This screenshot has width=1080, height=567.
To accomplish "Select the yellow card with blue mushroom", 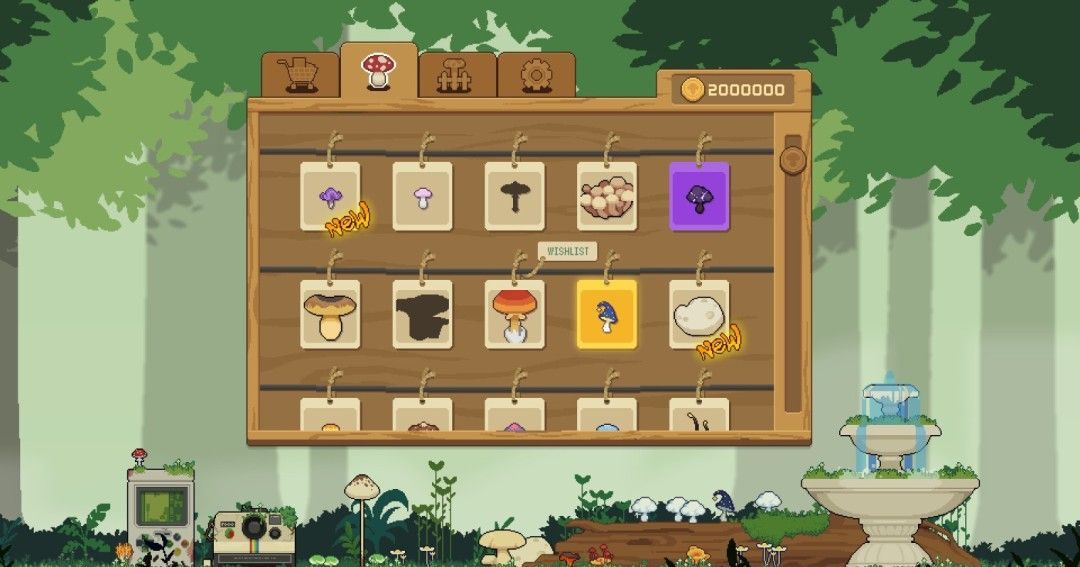I will pos(606,314).
